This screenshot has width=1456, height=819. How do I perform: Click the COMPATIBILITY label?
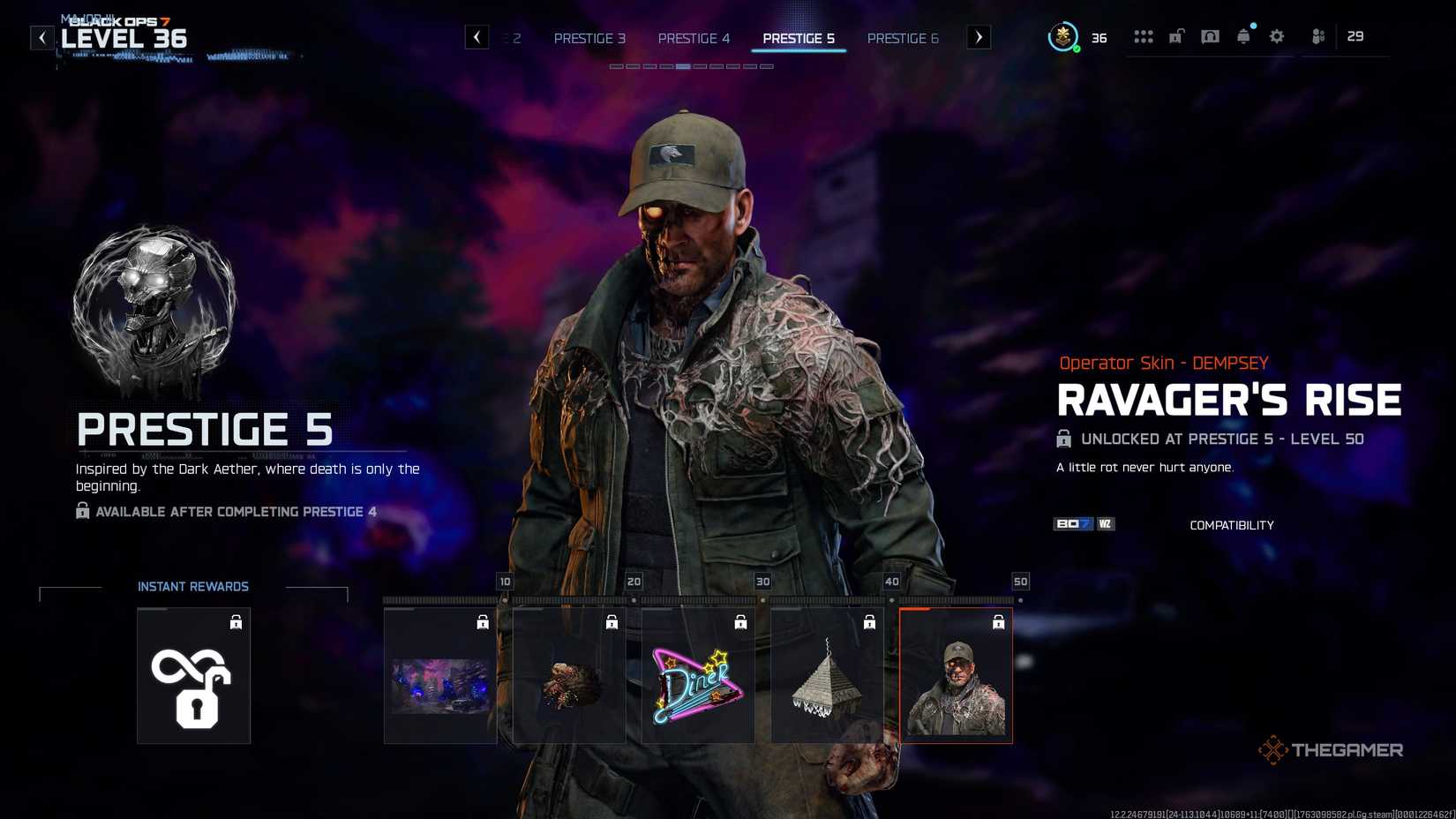click(x=1232, y=524)
